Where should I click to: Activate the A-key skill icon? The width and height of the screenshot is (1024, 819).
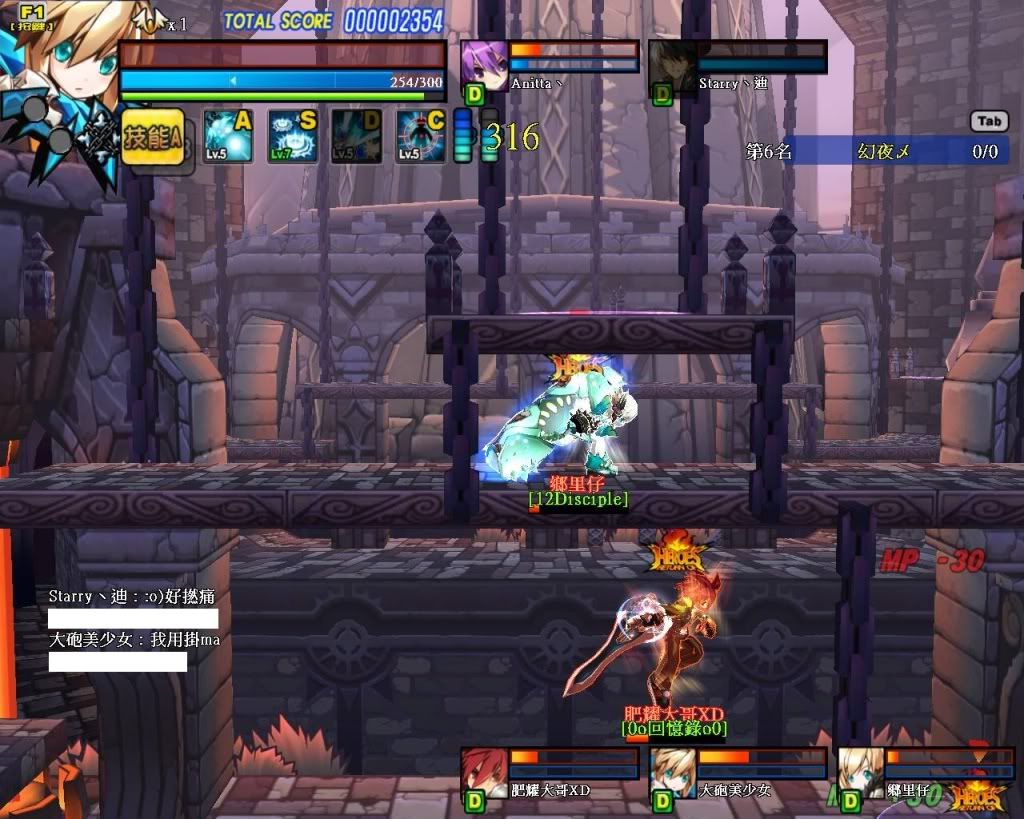coord(227,136)
